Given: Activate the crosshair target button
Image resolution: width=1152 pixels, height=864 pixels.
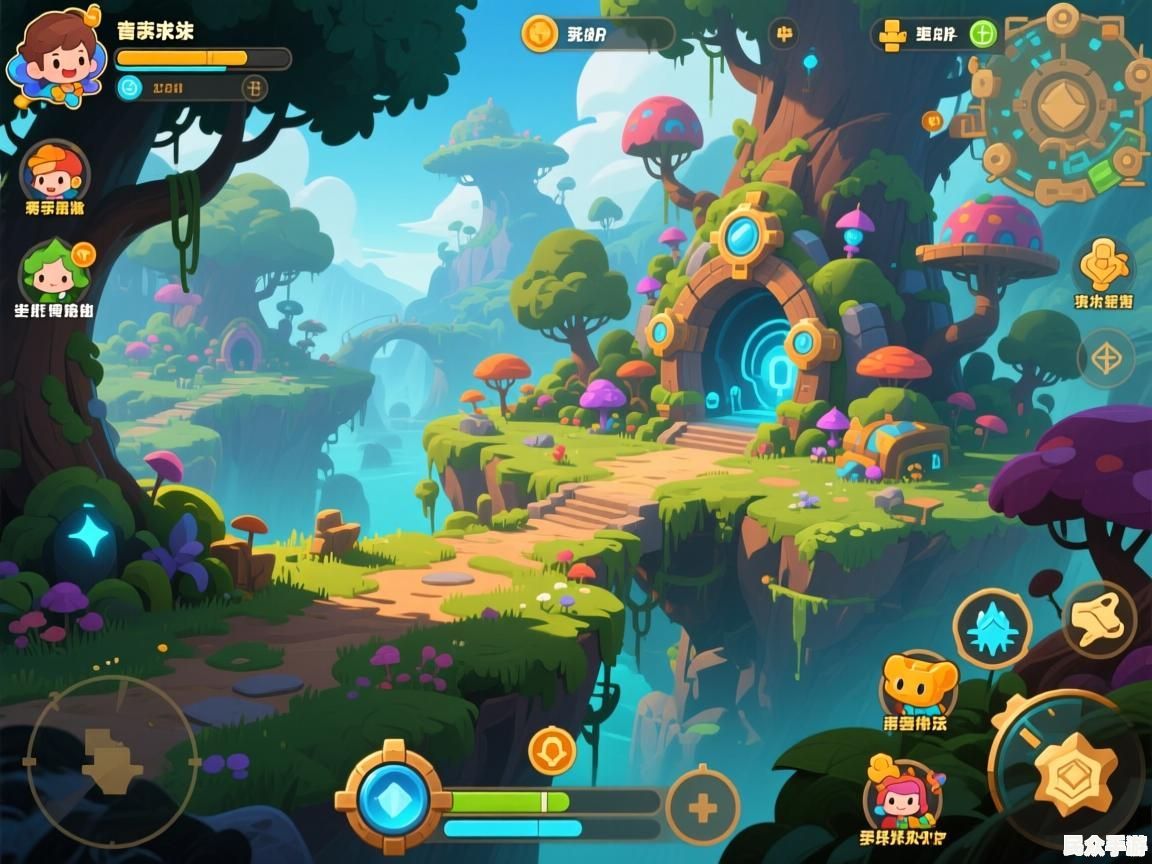Looking at the screenshot, I should [1105, 357].
